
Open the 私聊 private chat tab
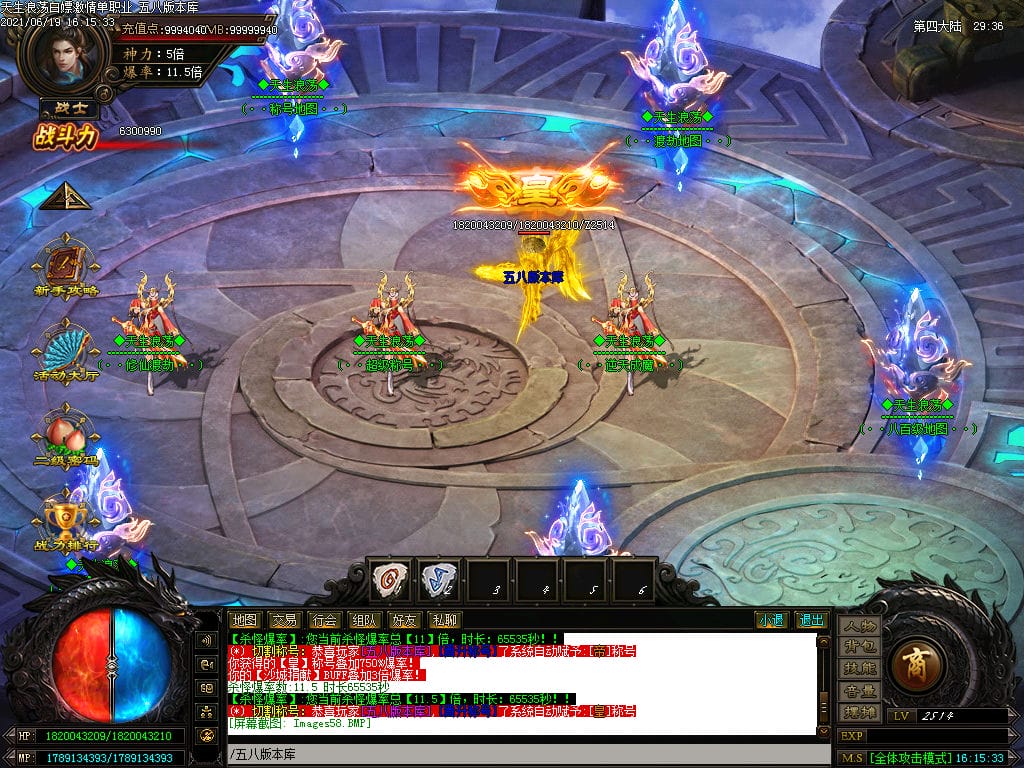(442, 620)
